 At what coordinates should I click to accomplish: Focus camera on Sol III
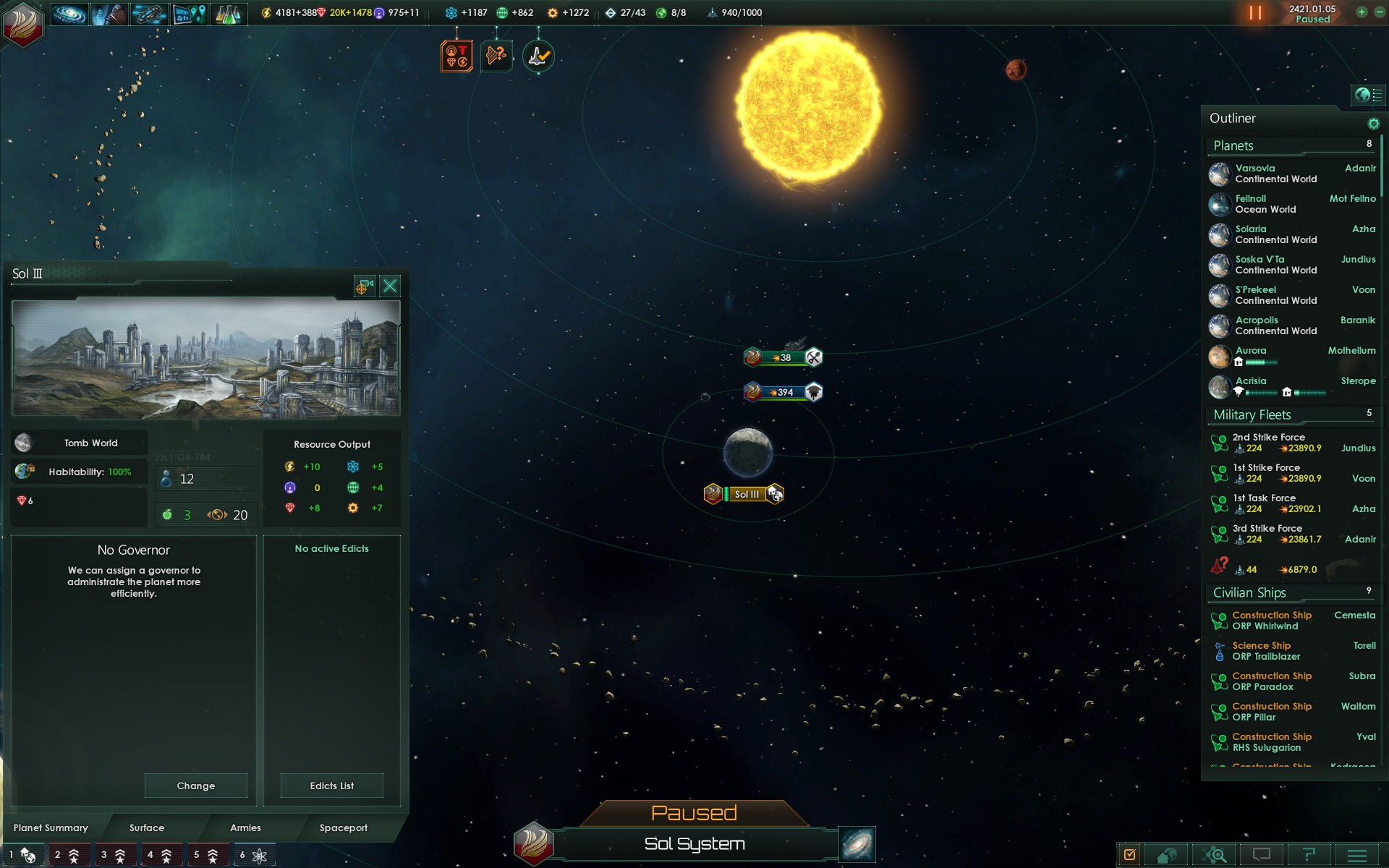(364, 286)
